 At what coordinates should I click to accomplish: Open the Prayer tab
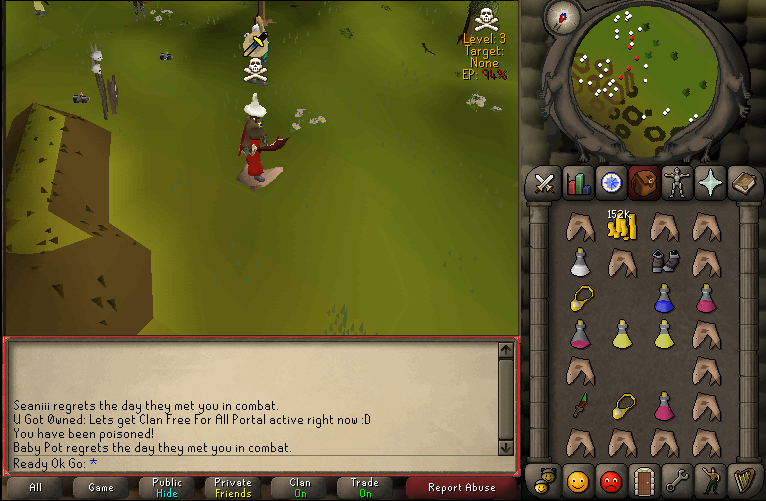(x=709, y=182)
